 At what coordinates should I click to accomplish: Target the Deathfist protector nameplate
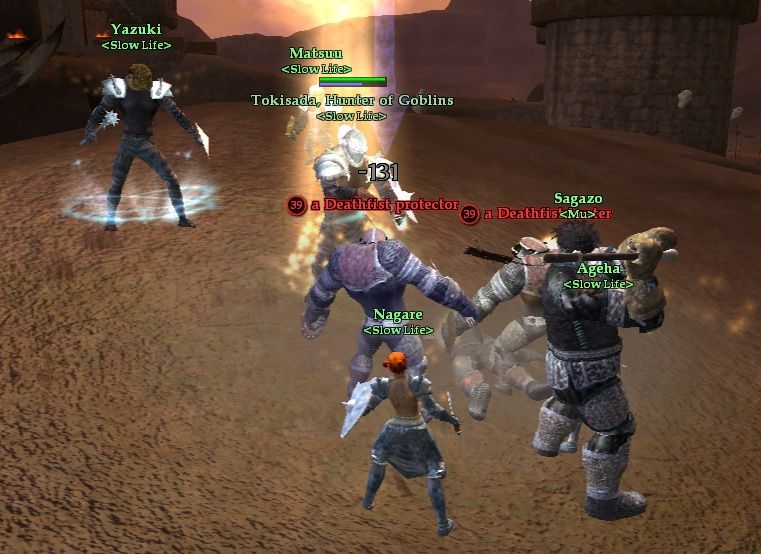click(383, 205)
